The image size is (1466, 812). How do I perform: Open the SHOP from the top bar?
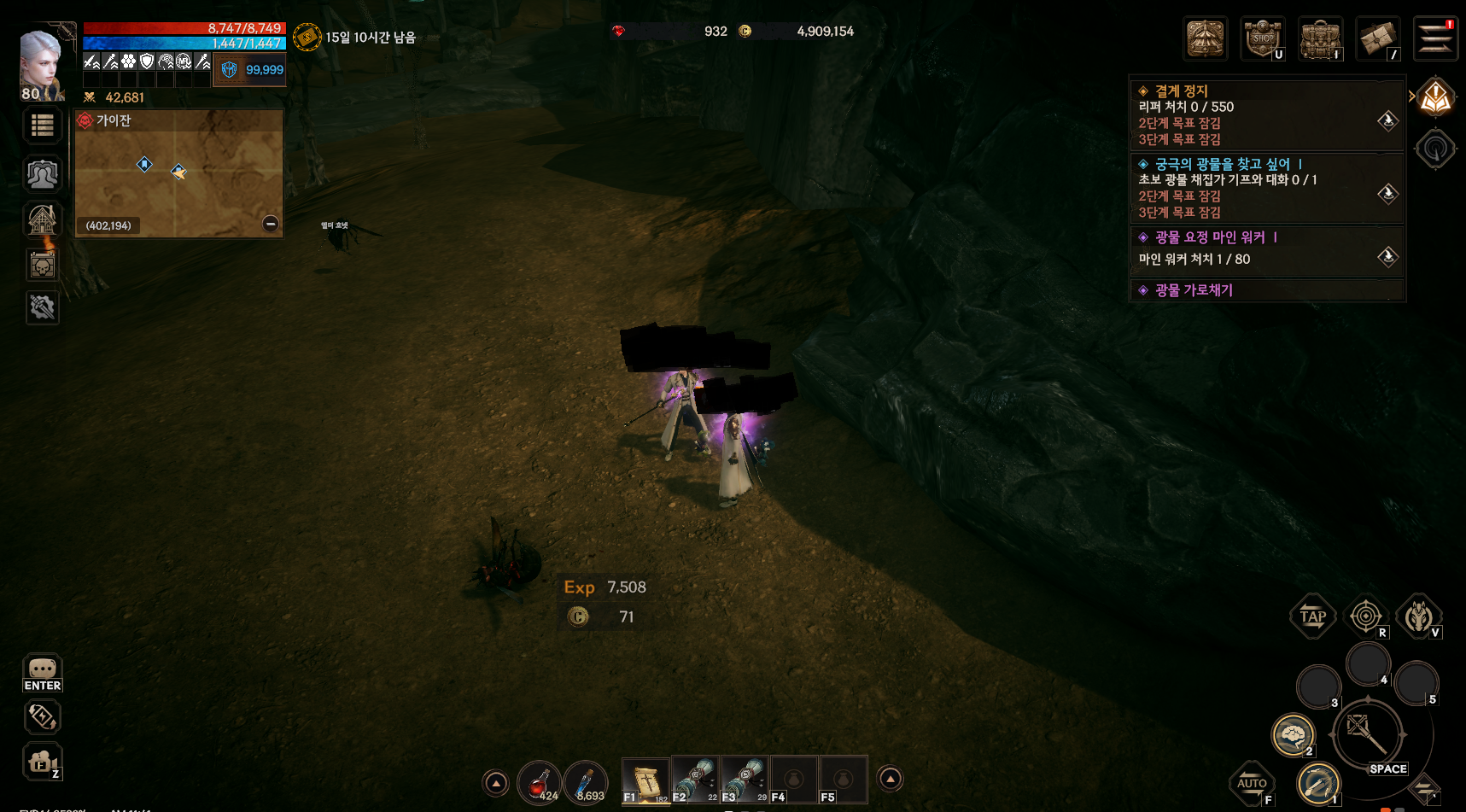1263,39
